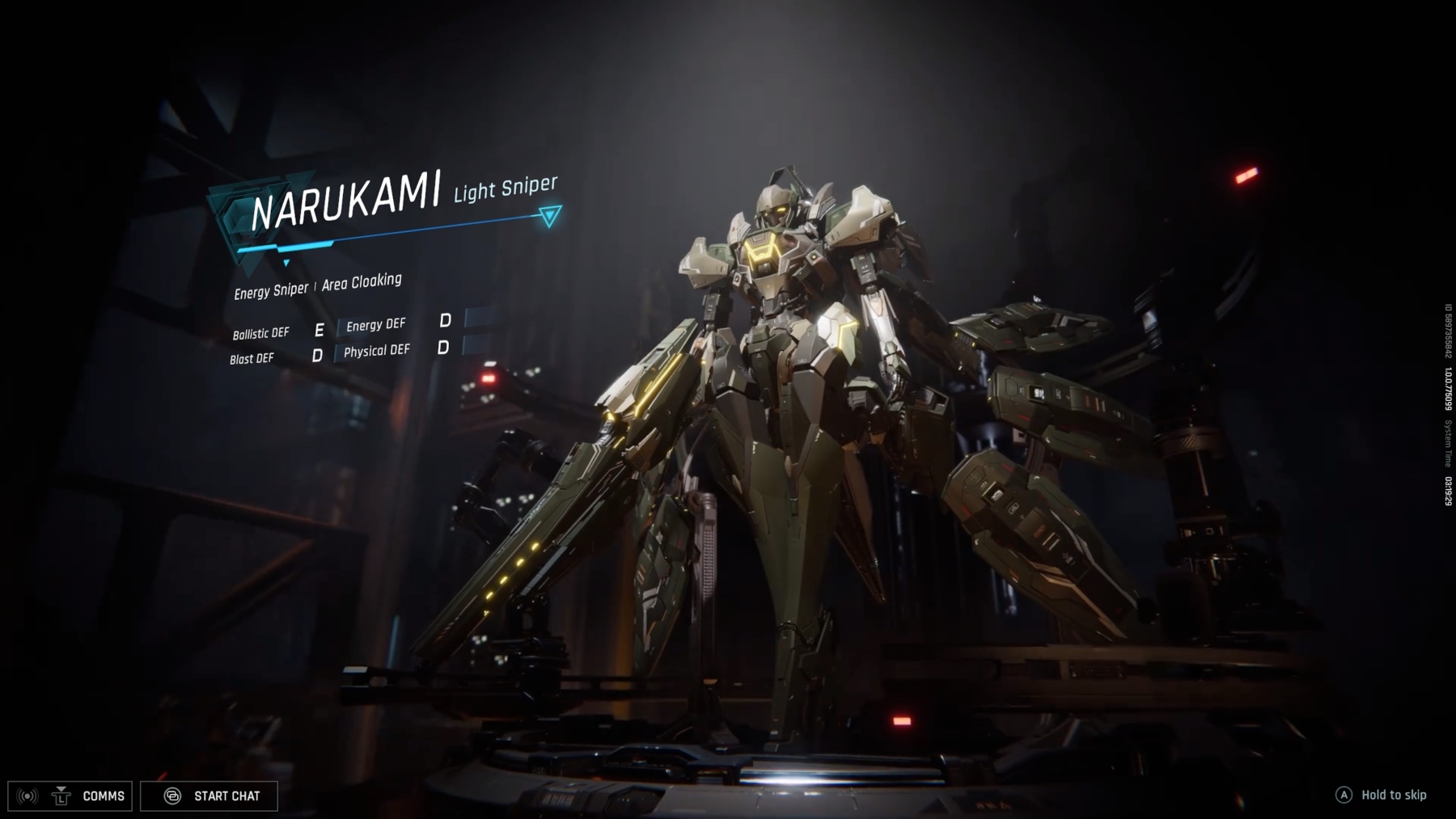The image size is (1456, 819).
Task: Click the Blast DEF grade D bar
Action: [318, 355]
